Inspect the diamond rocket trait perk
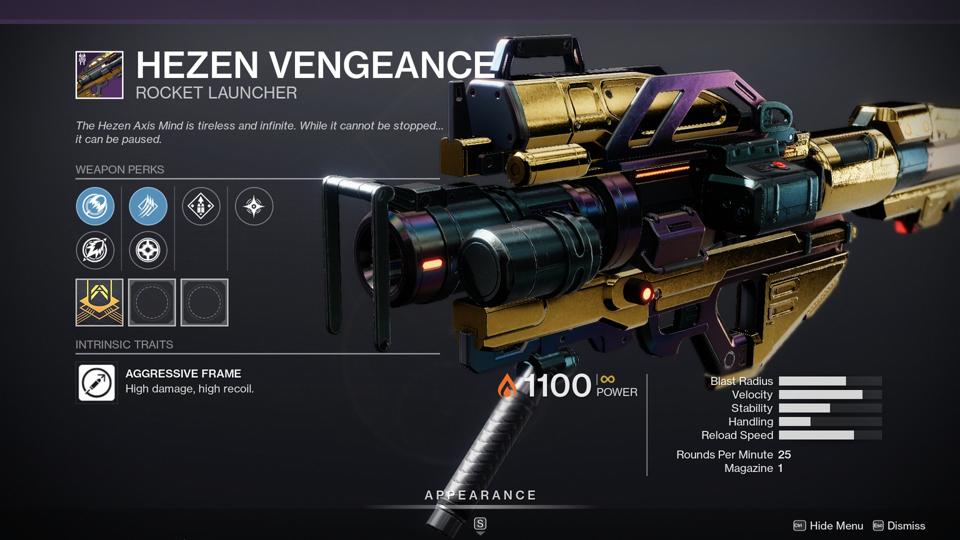The height and width of the screenshot is (540, 960). 201,207
